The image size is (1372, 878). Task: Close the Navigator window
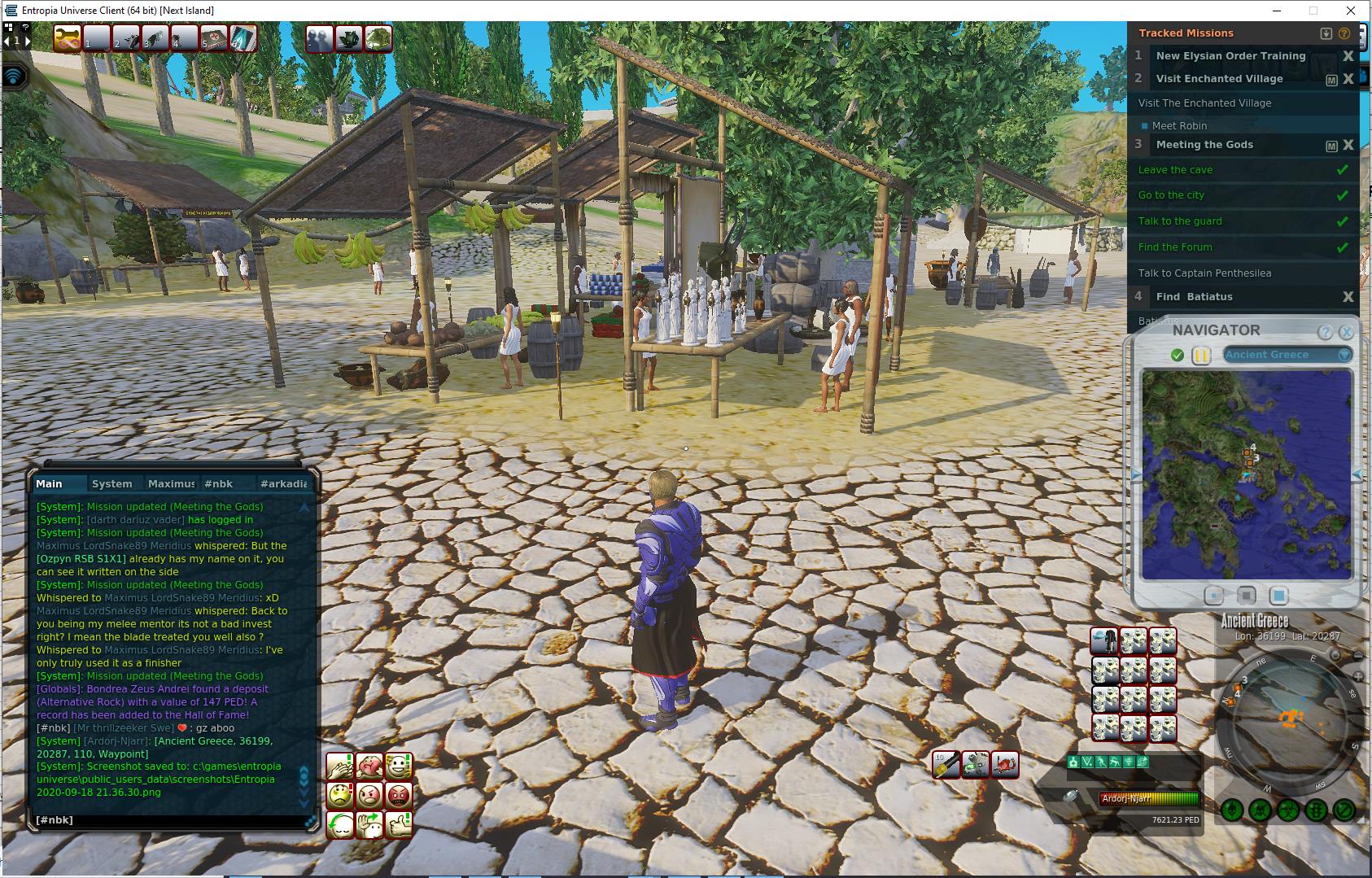[1346, 332]
